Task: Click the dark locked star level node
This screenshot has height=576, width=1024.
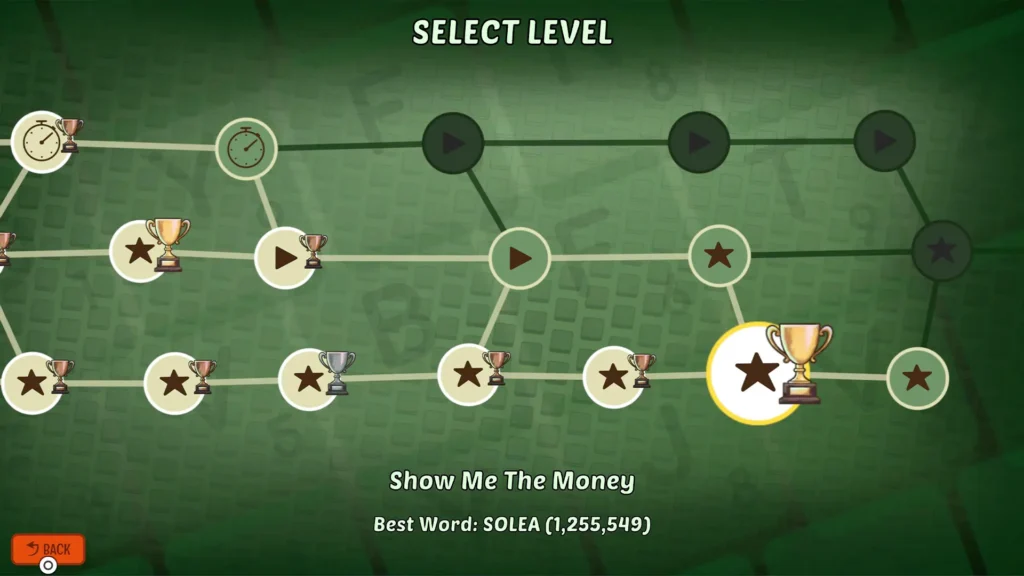Action: tap(941, 250)
